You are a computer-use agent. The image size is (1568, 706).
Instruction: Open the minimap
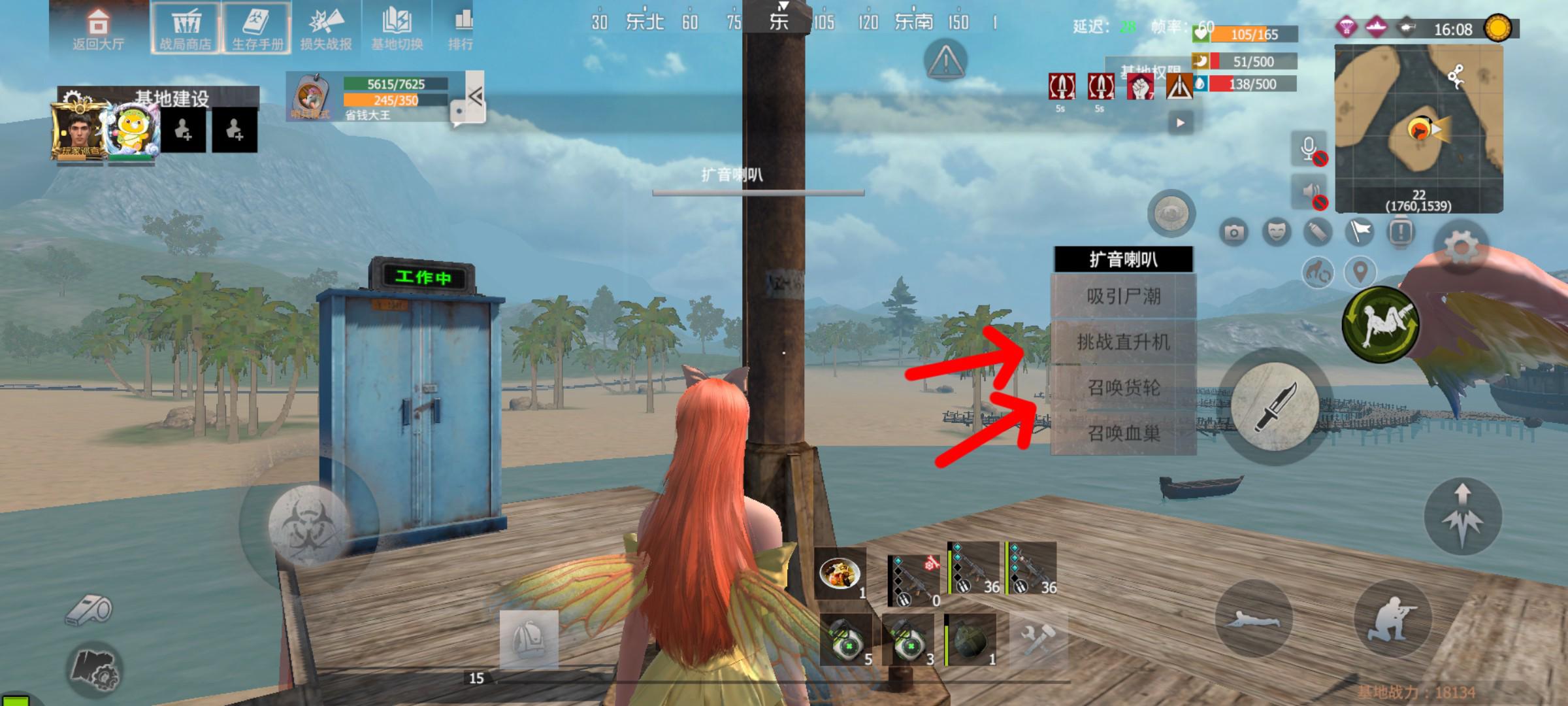coord(1418,128)
